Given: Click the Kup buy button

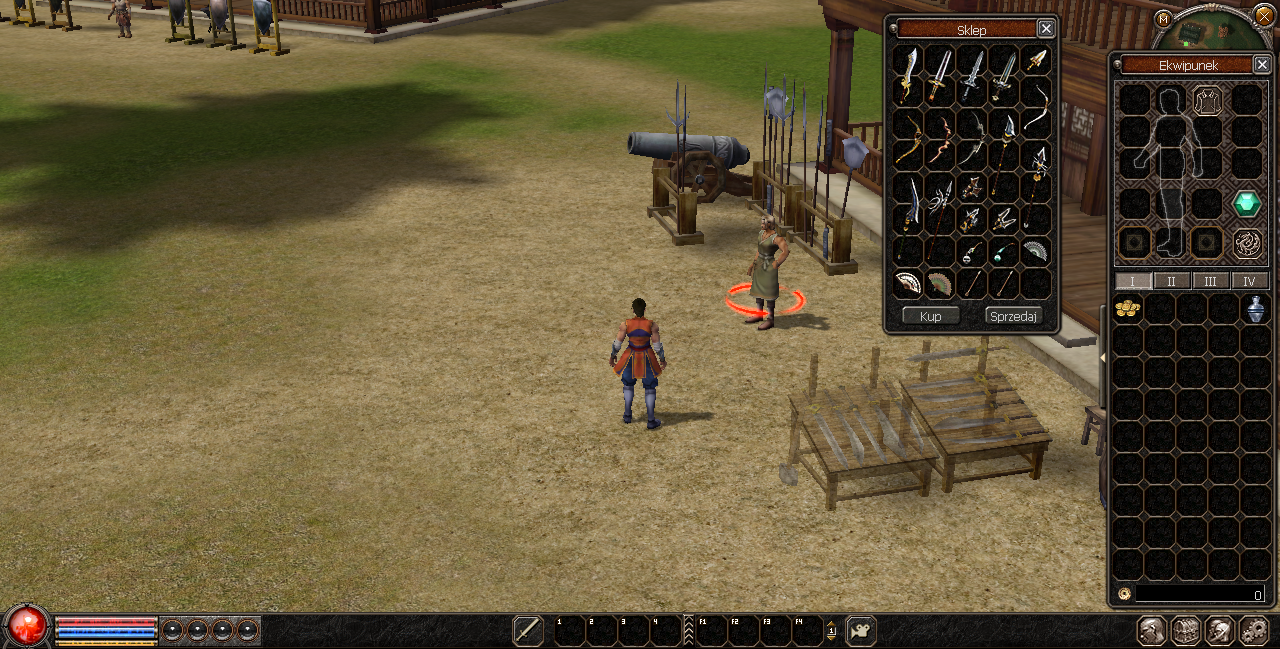Looking at the screenshot, I should point(930,316).
